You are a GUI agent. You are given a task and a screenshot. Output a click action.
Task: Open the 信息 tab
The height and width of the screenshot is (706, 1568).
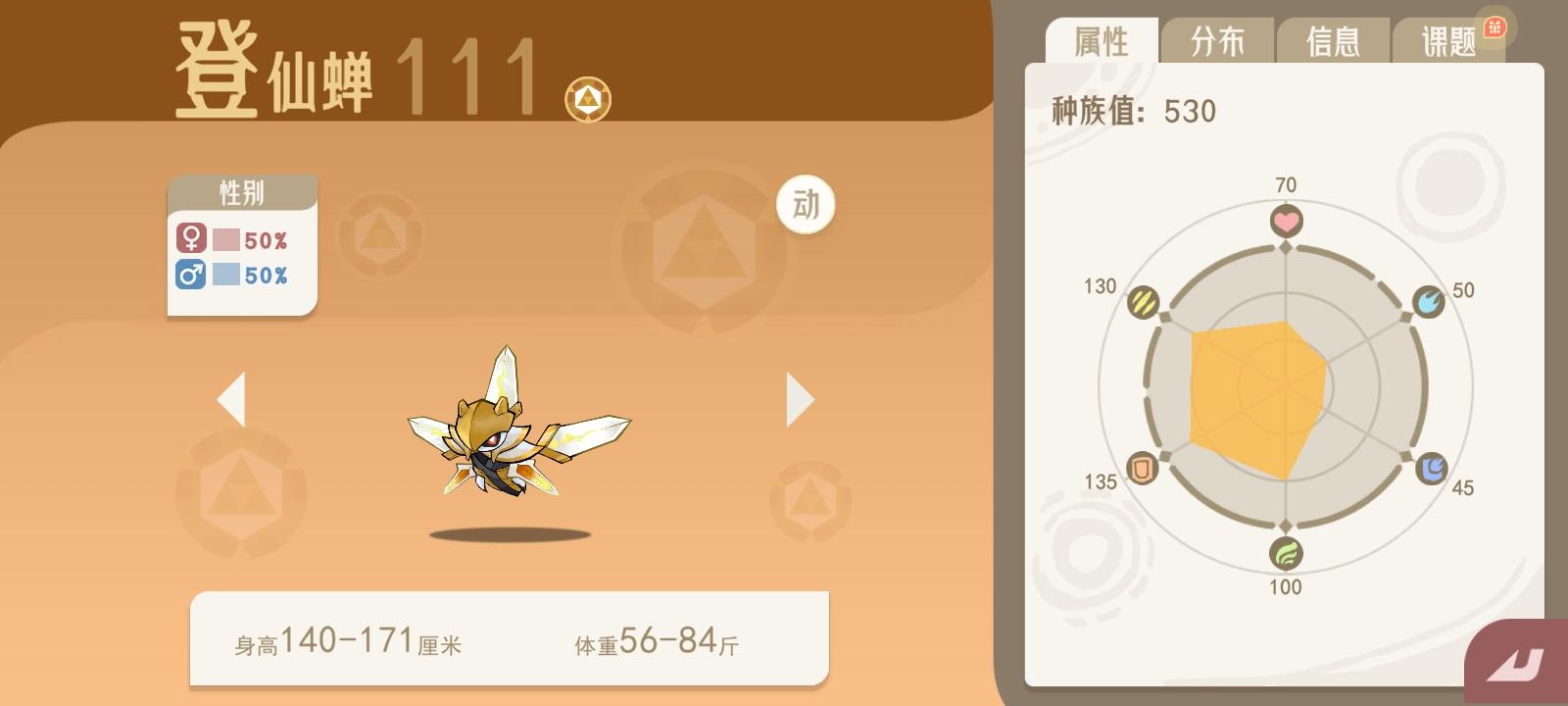[x=1333, y=41]
